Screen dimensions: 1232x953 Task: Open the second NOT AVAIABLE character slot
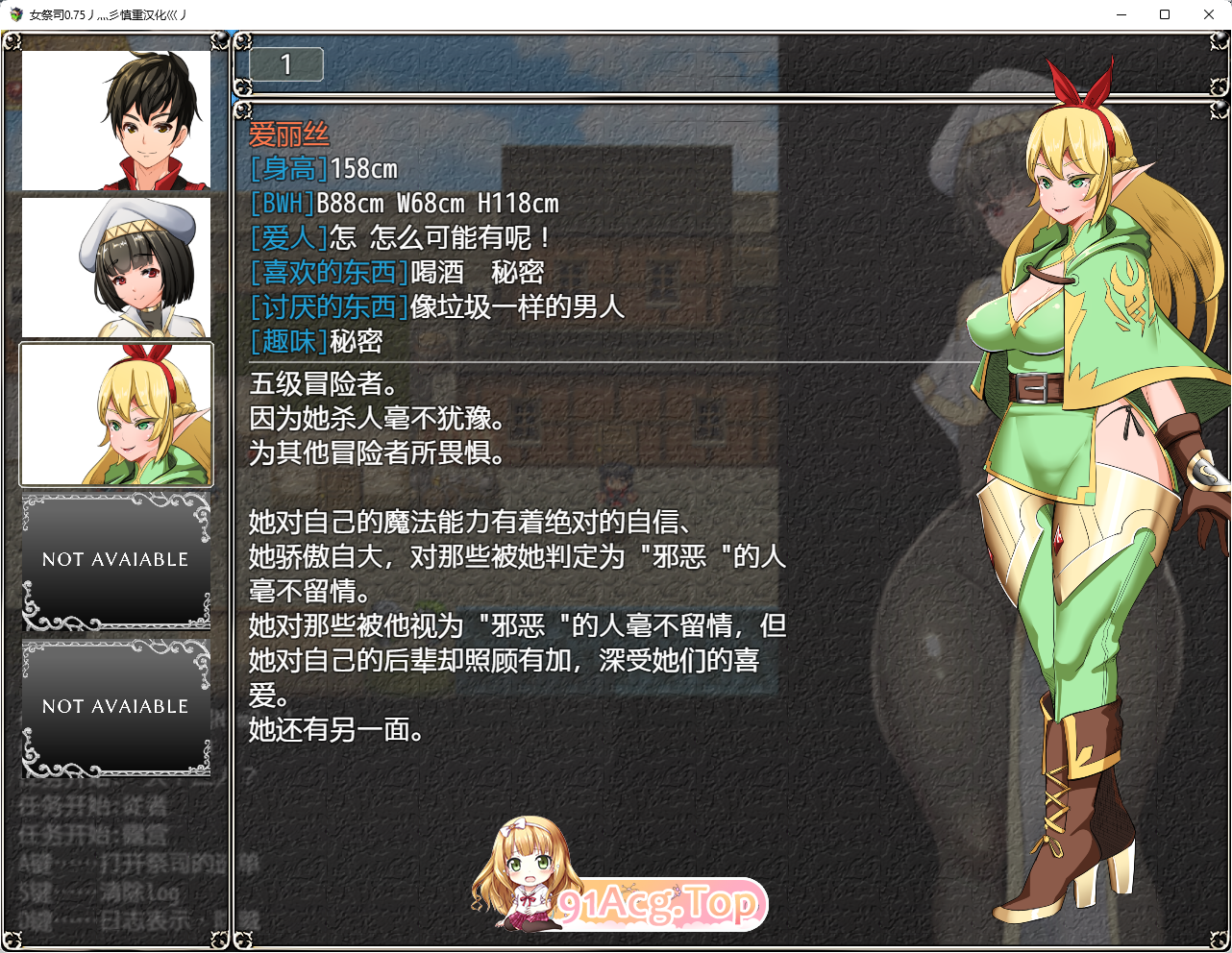115,706
